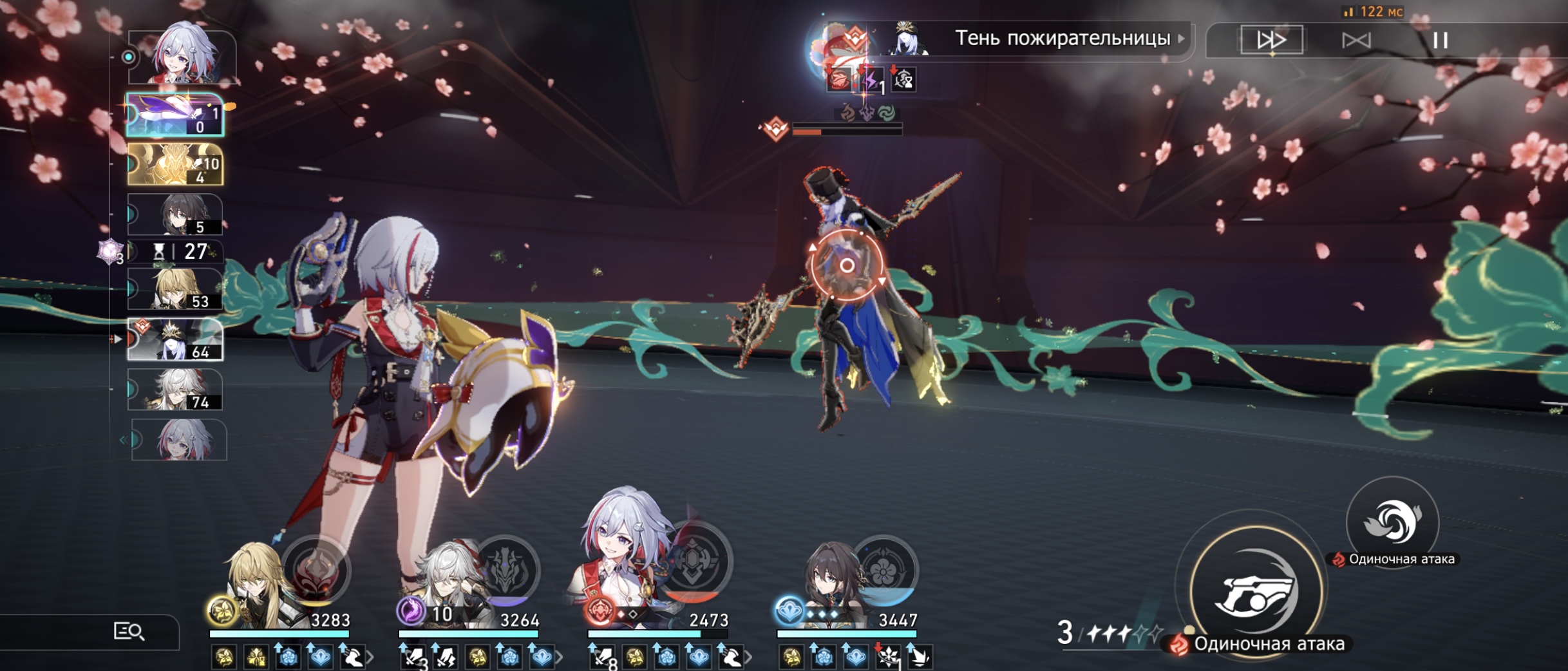Select the golden summon turn card
This screenshot has height=671, width=1568.
point(175,164)
